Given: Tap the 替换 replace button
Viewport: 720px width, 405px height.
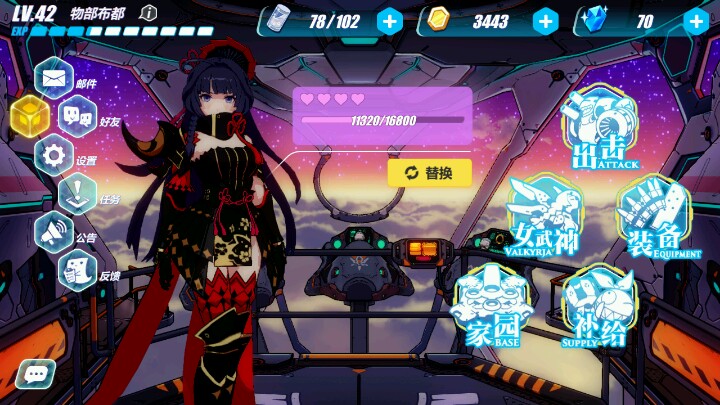Looking at the screenshot, I should pyautogui.click(x=429, y=173).
